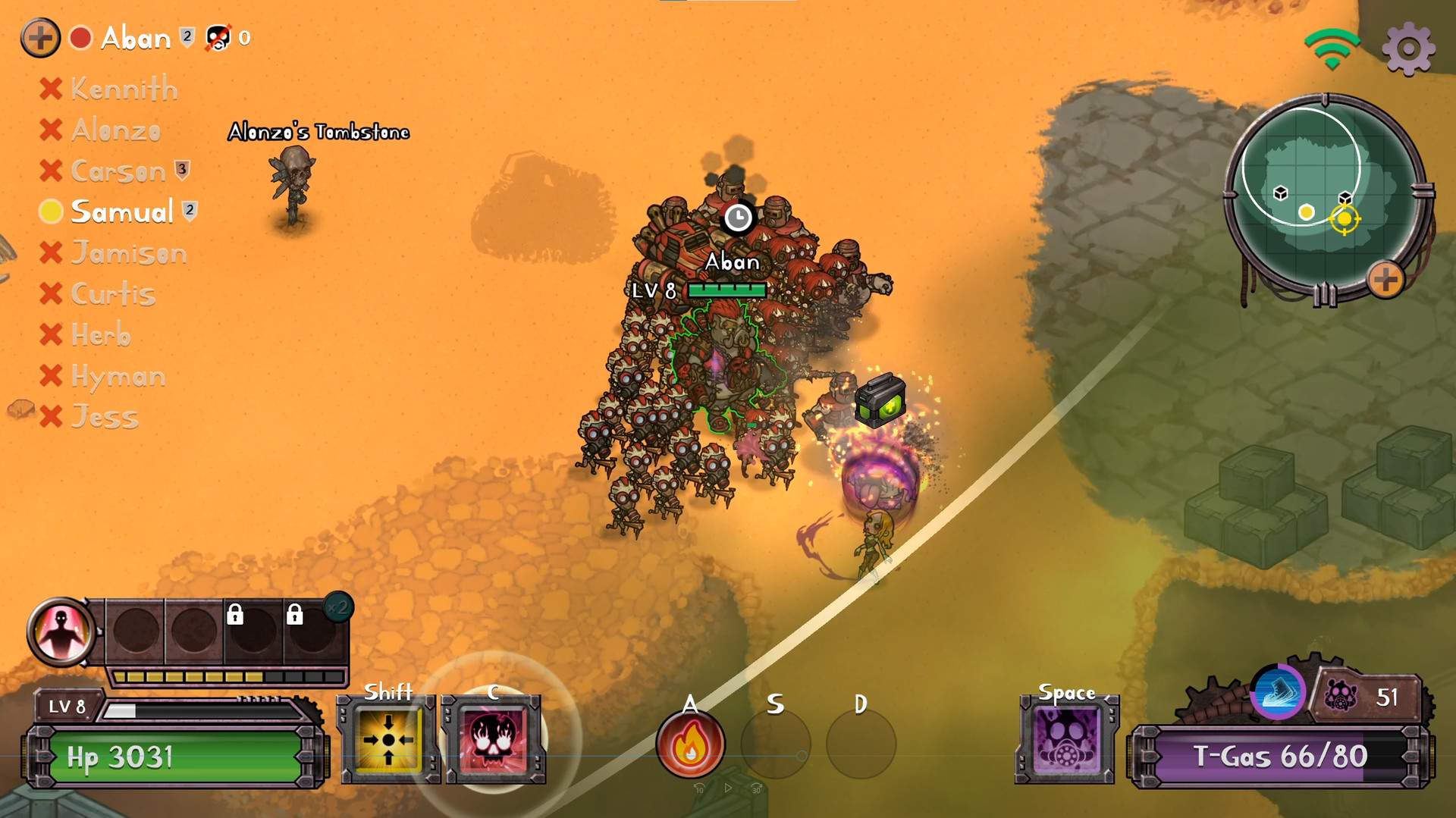
Task: Tap the flame attack ability button A
Action: [x=690, y=744]
